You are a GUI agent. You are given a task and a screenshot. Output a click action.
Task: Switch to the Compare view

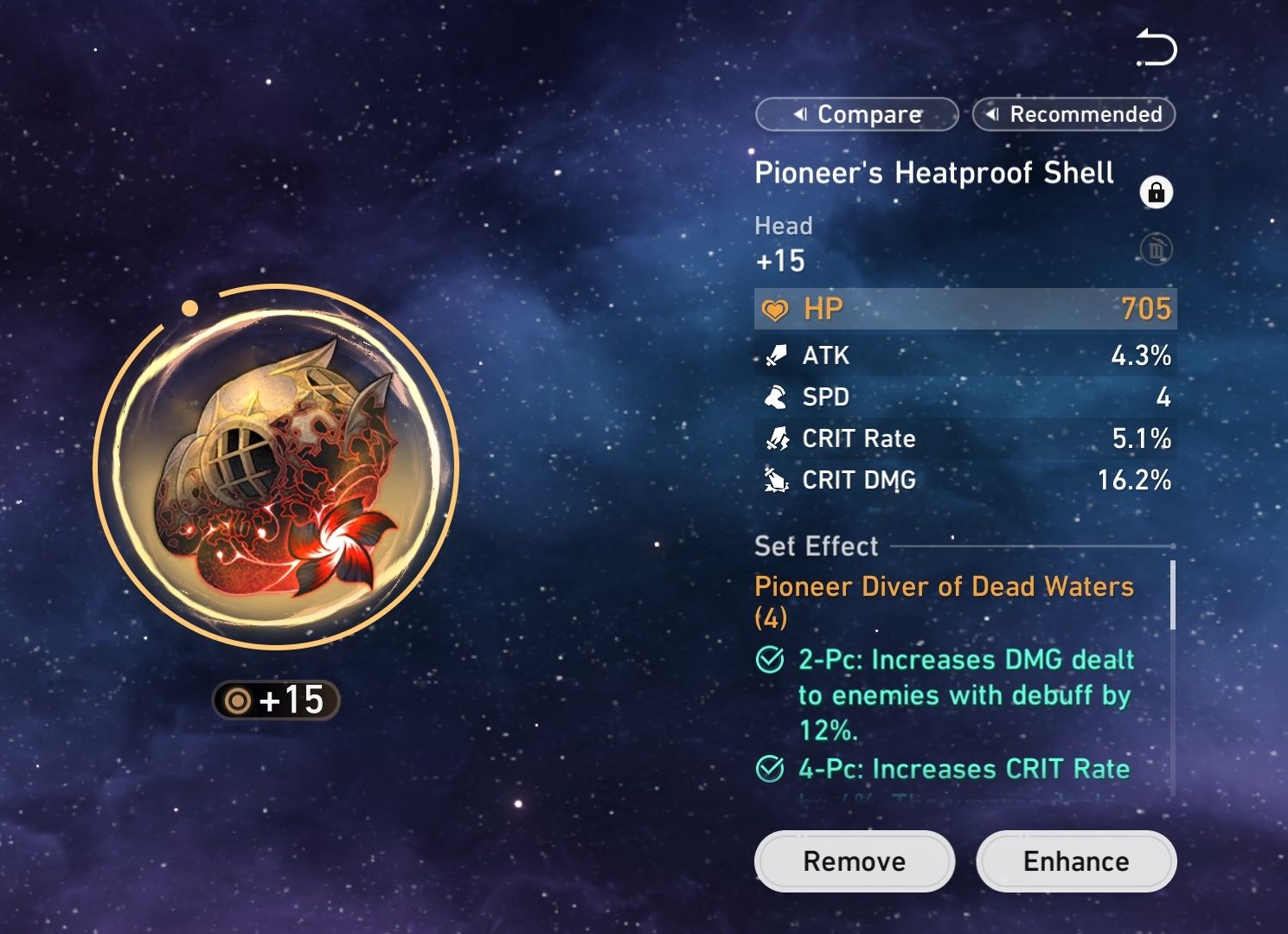(x=856, y=114)
